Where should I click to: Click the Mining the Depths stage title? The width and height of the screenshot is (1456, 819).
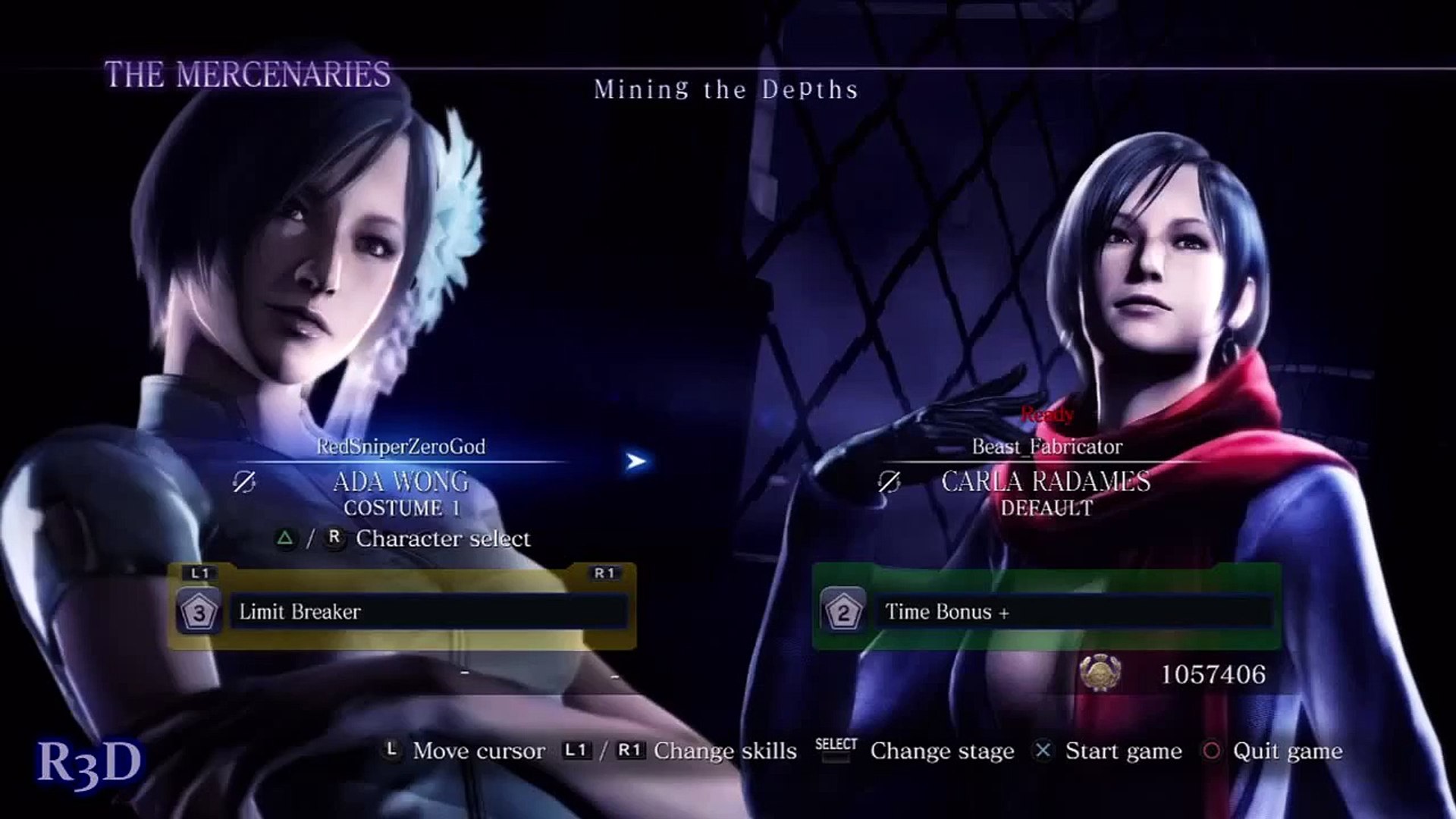[x=726, y=90]
